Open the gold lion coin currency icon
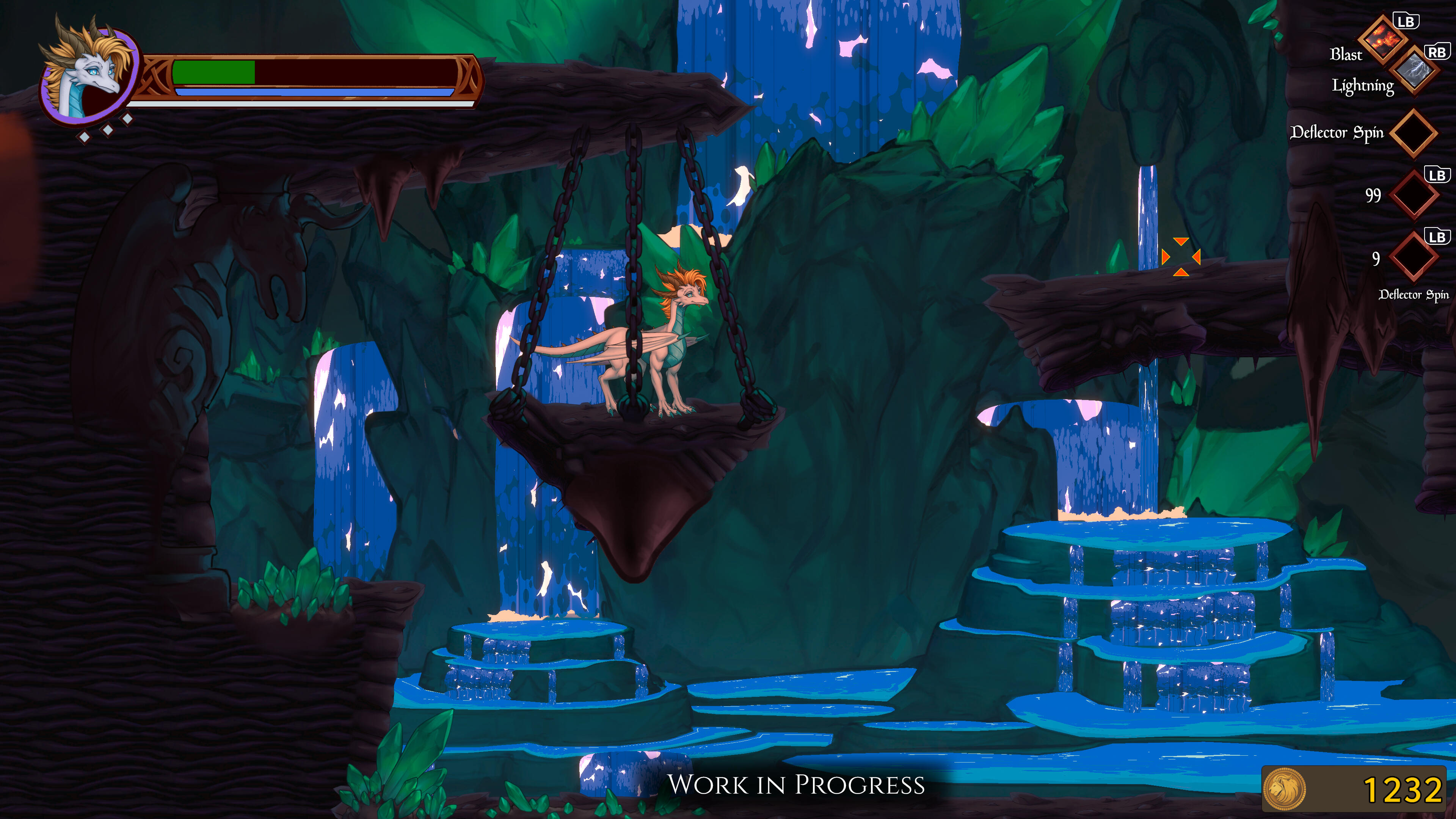The image size is (1456, 819). (x=1284, y=789)
